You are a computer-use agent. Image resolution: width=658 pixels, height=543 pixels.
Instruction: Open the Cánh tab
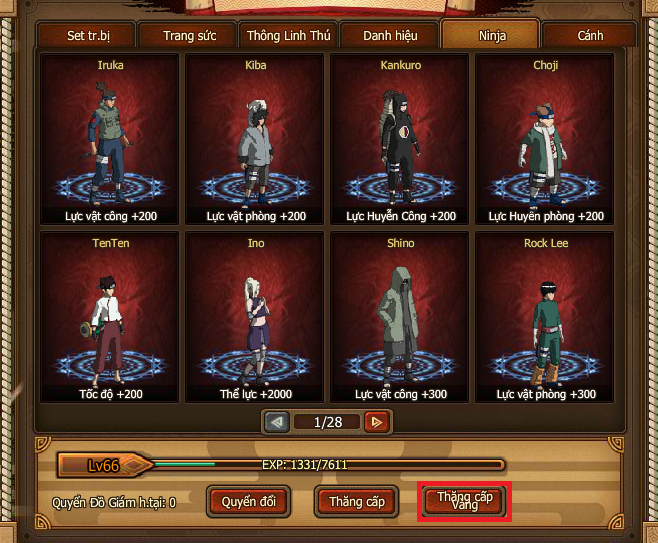(x=590, y=36)
